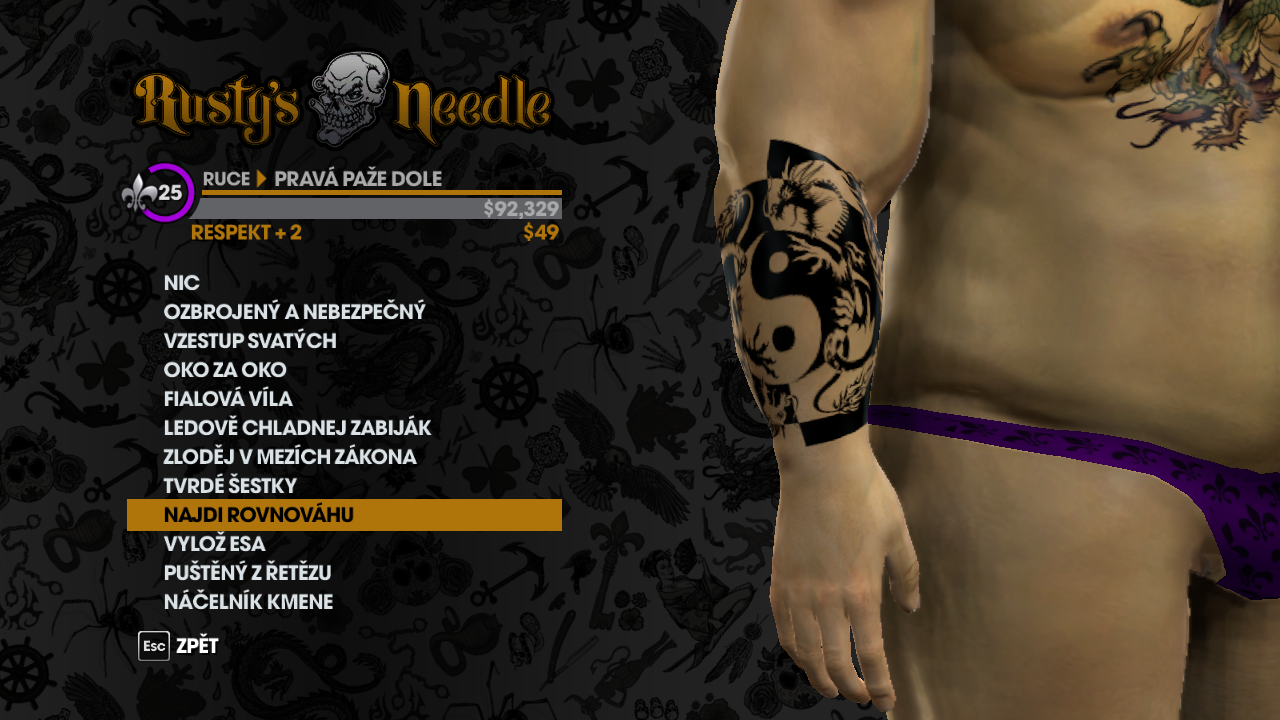1280x720 pixels.
Task: Confirm the highlighted Najdi rovnováhu tattoo
Action: click(344, 515)
